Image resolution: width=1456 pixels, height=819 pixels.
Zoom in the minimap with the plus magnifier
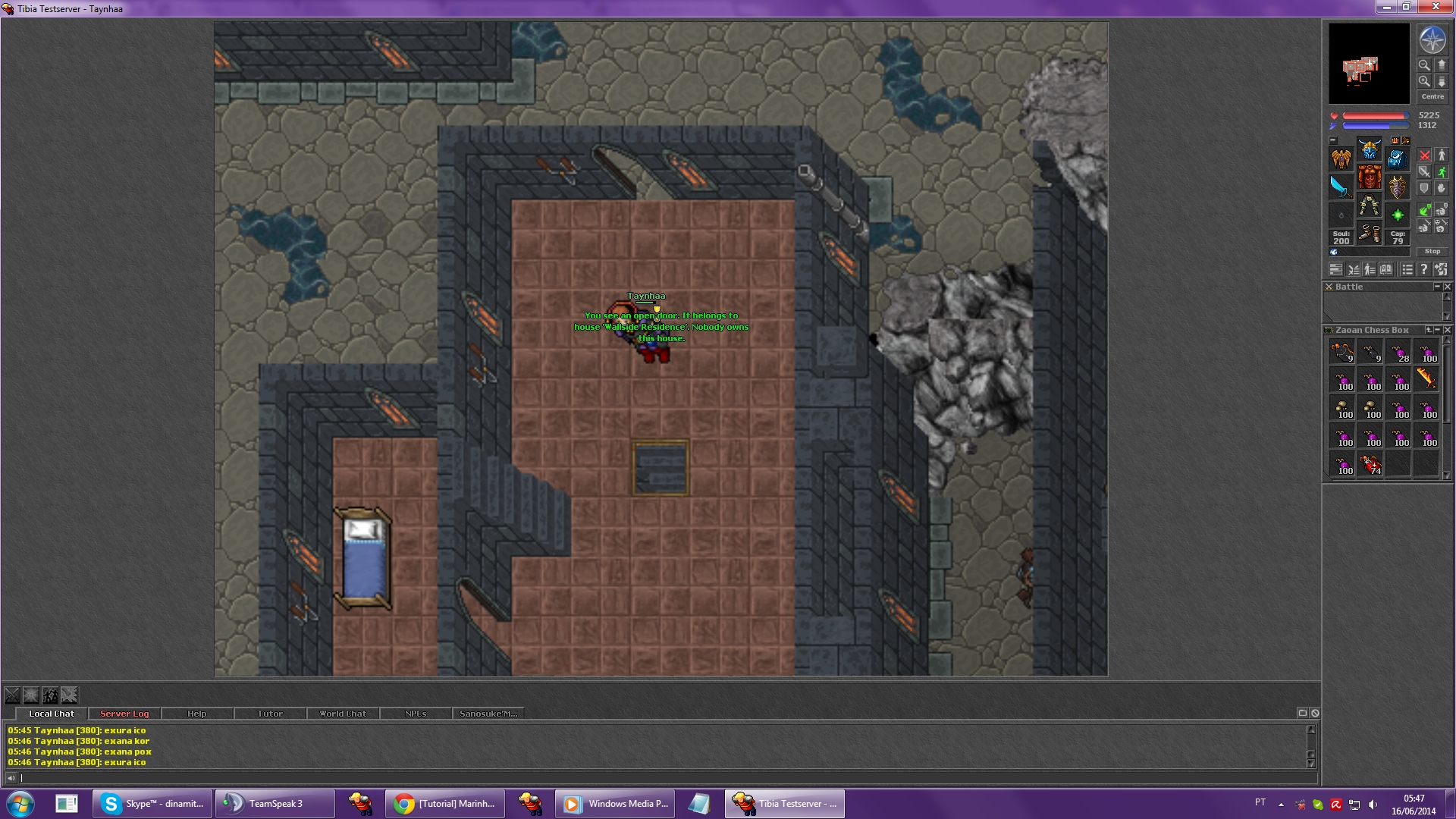[1424, 81]
